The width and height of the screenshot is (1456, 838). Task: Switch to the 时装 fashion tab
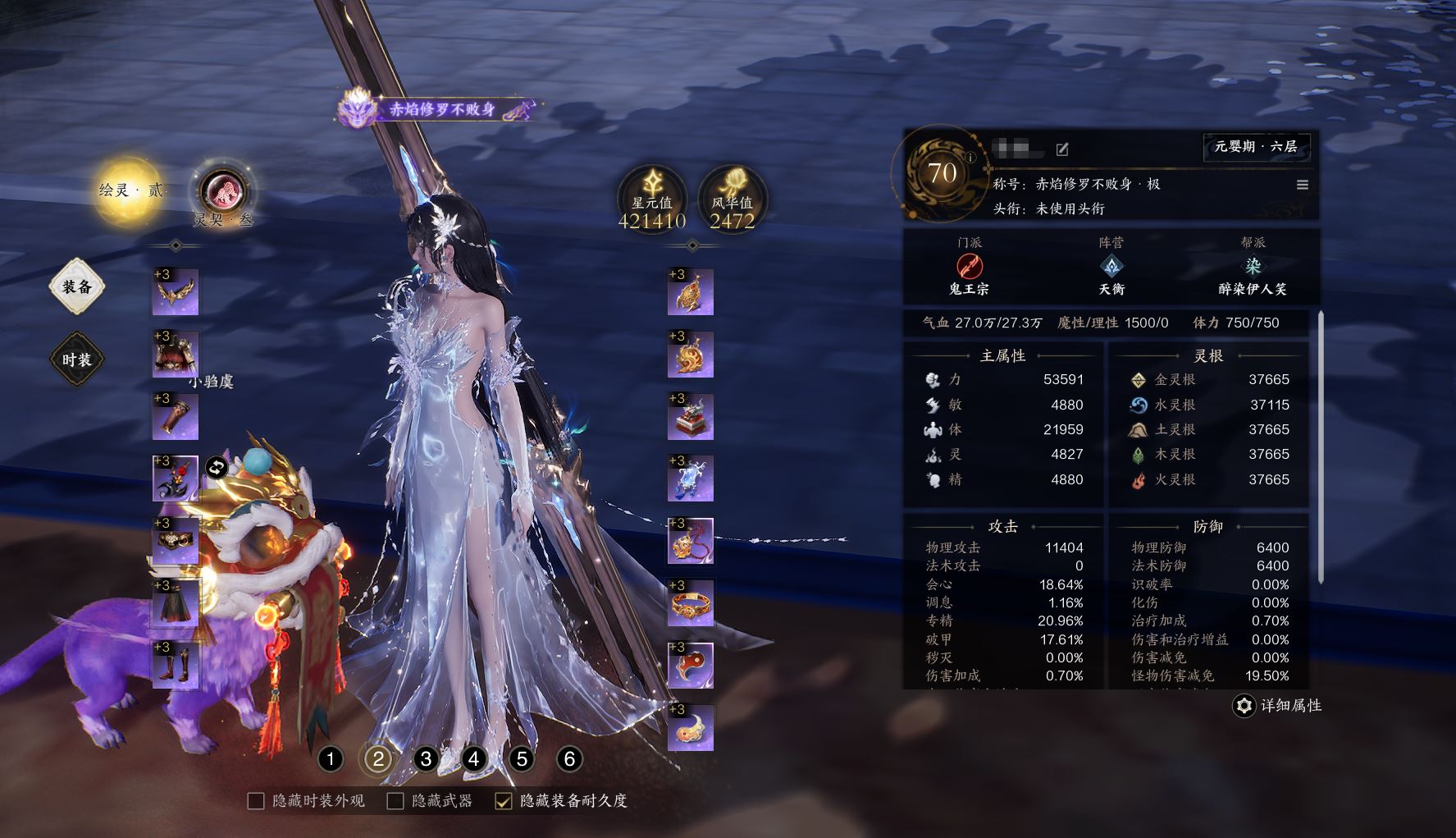coord(77,359)
